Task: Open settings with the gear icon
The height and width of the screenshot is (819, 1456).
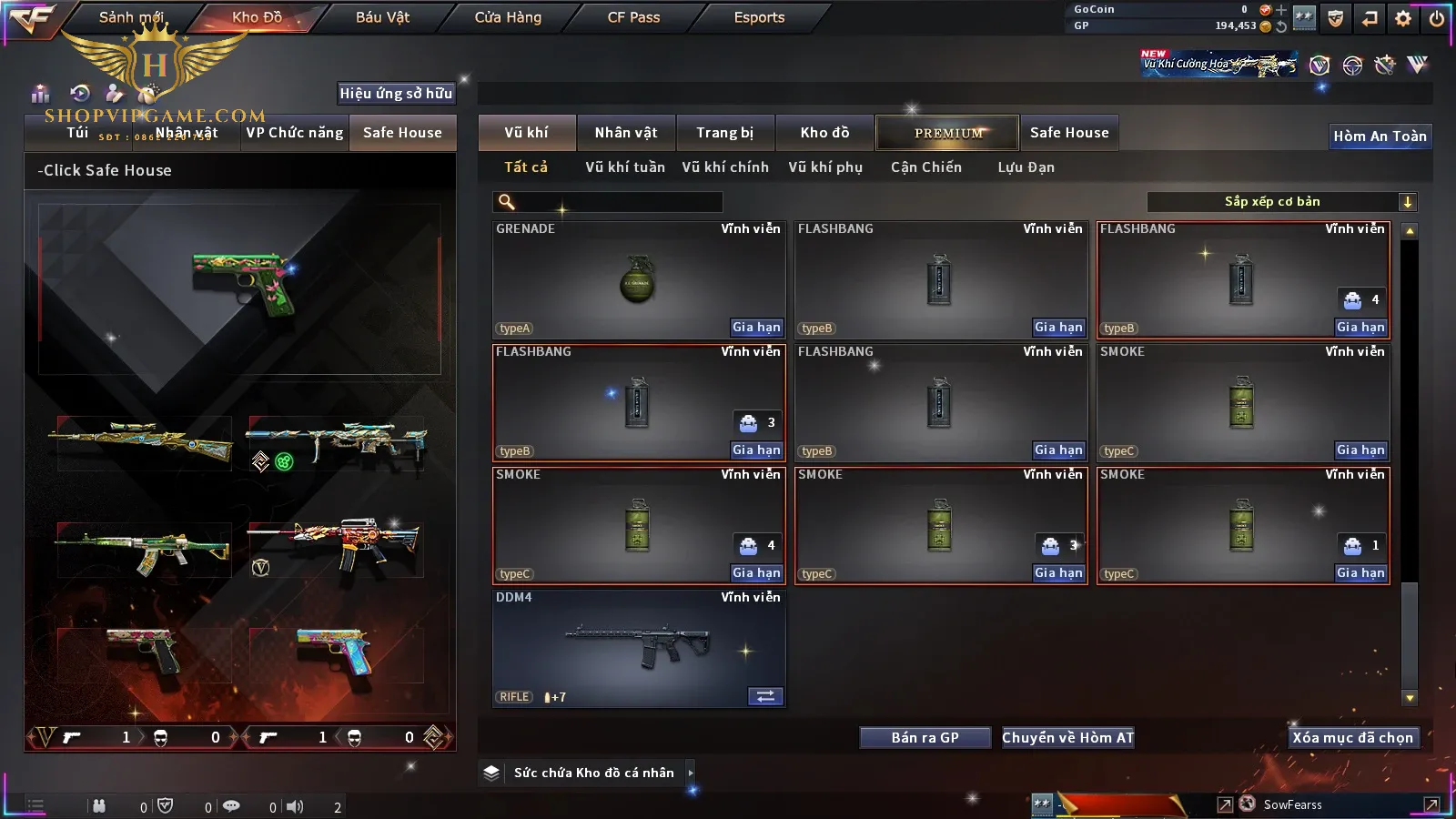Action: pyautogui.click(x=1403, y=18)
